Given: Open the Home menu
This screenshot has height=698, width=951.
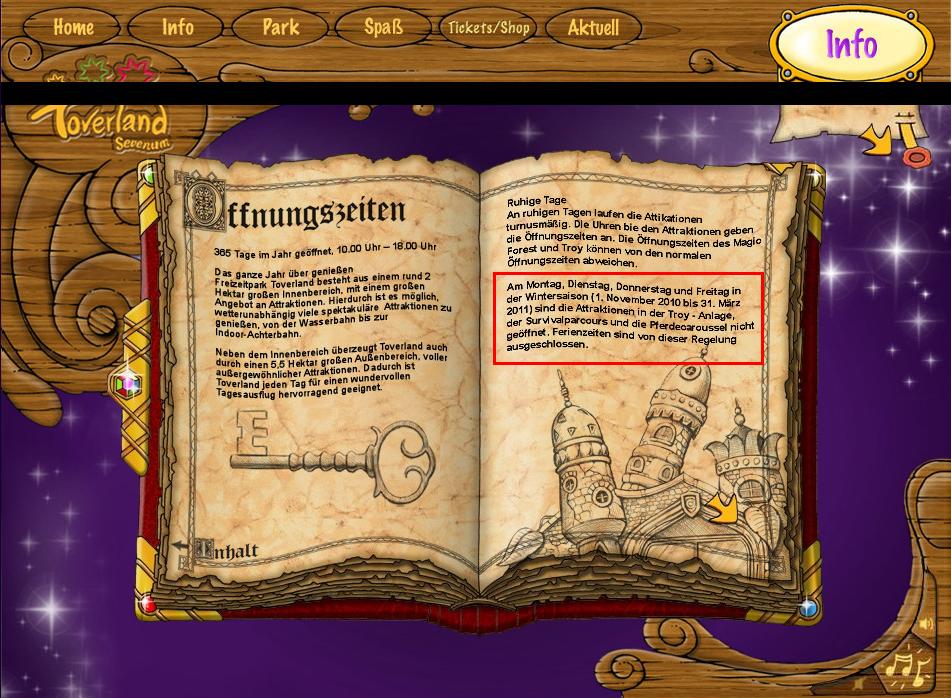Looking at the screenshot, I should coord(73,28).
